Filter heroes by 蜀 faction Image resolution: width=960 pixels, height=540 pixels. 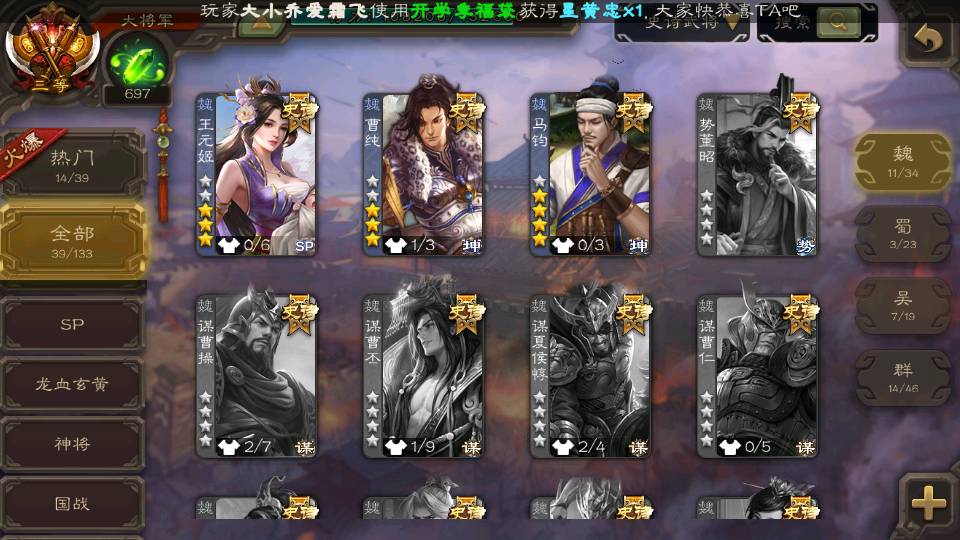click(903, 234)
